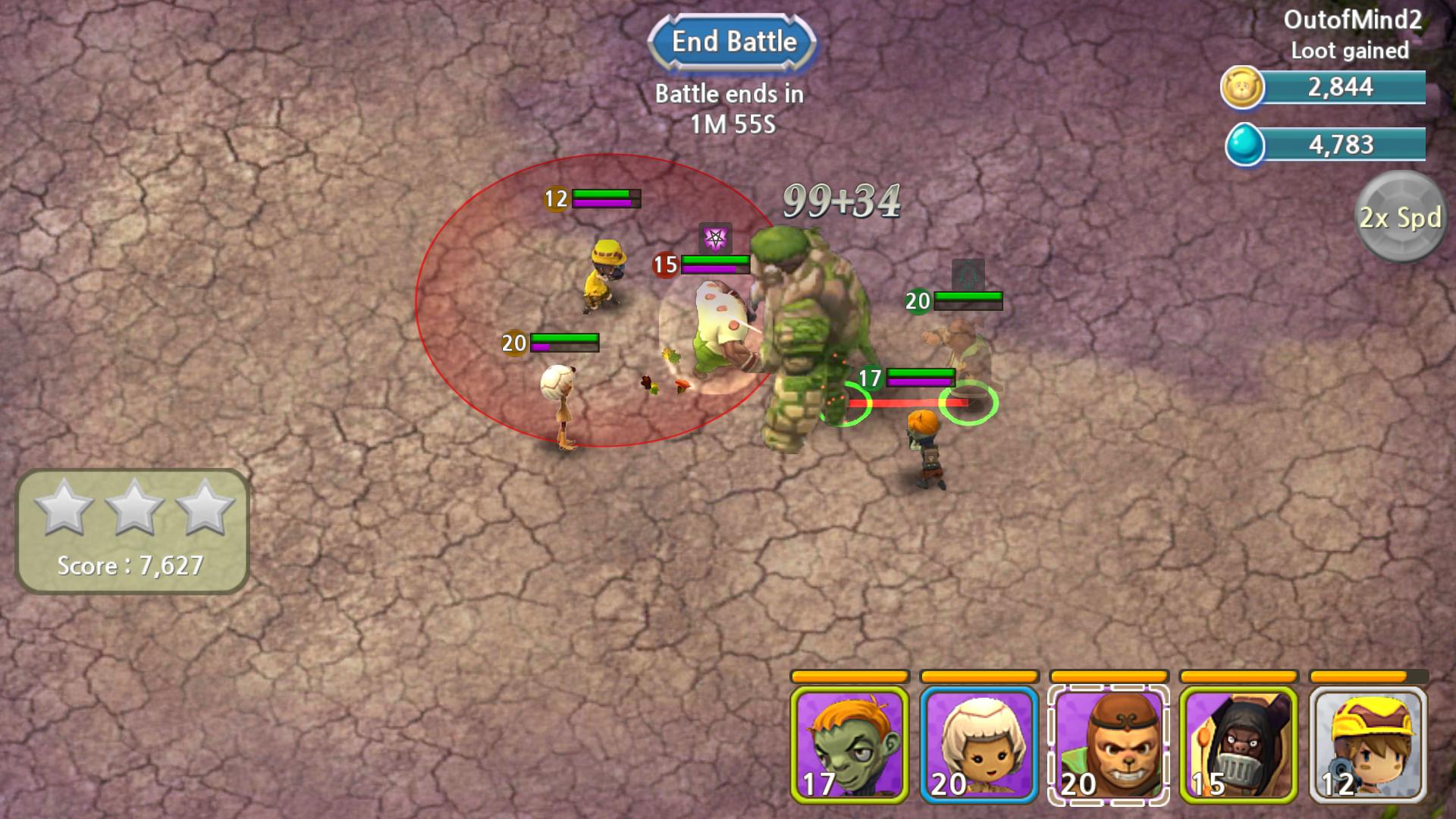This screenshot has height=819, width=1456.
Task: Click the Battle ends in timer text
Action: coord(728,106)
